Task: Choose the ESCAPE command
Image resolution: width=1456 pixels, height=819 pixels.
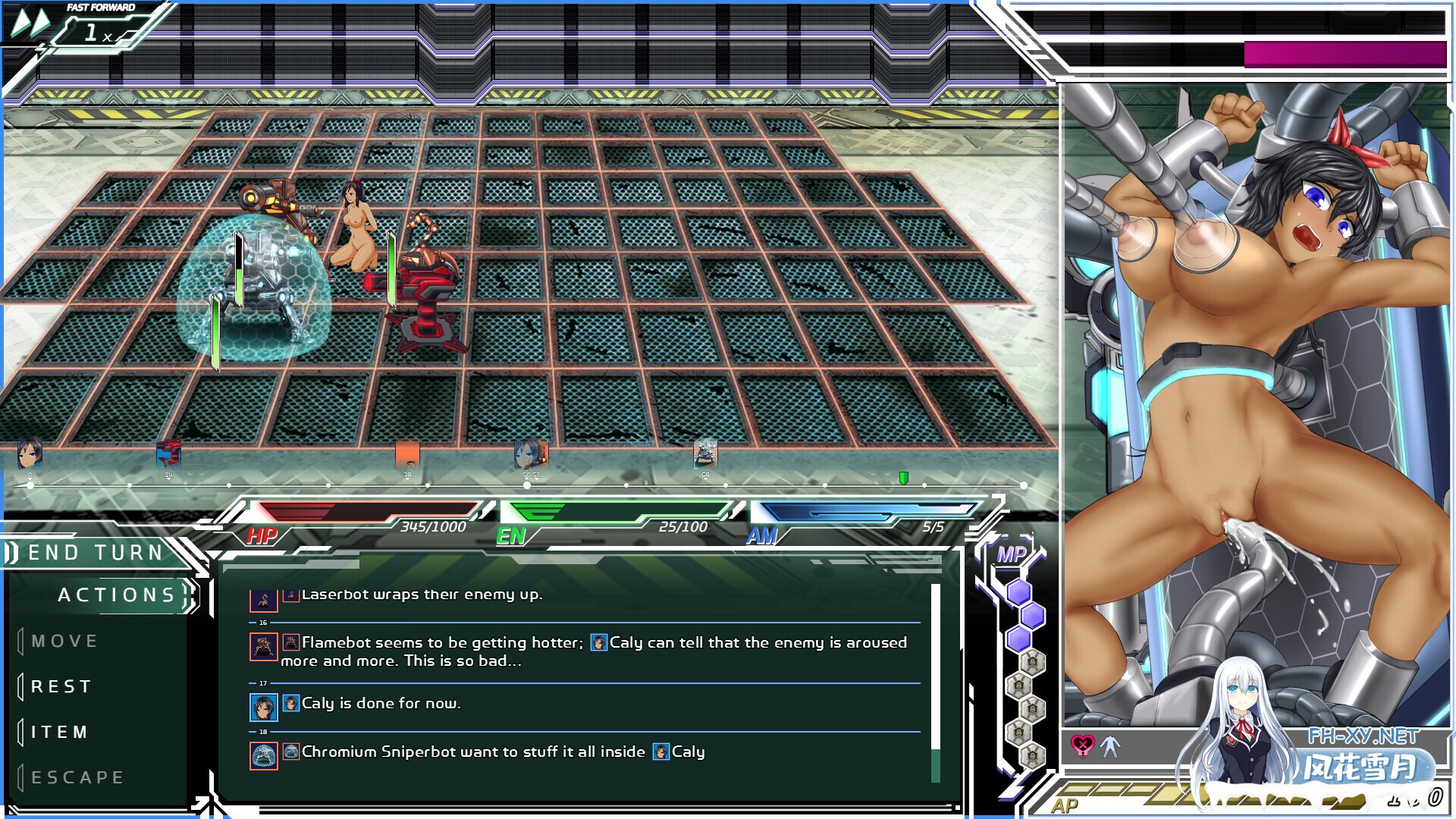Action: [77, 777]
